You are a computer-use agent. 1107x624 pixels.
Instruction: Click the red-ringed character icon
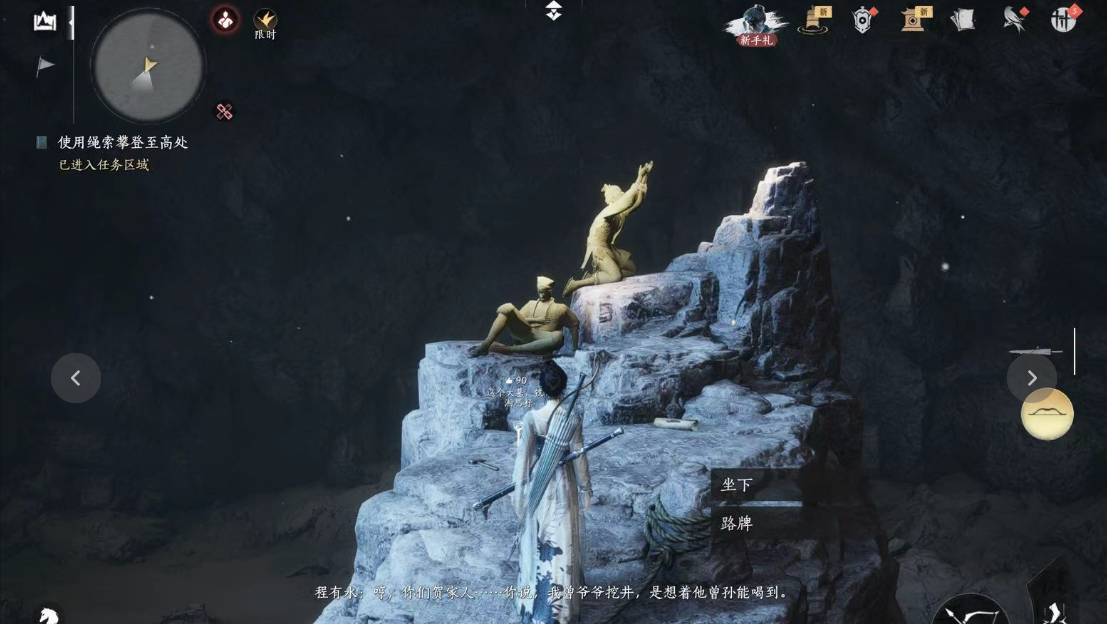click(x=225, y=19)
